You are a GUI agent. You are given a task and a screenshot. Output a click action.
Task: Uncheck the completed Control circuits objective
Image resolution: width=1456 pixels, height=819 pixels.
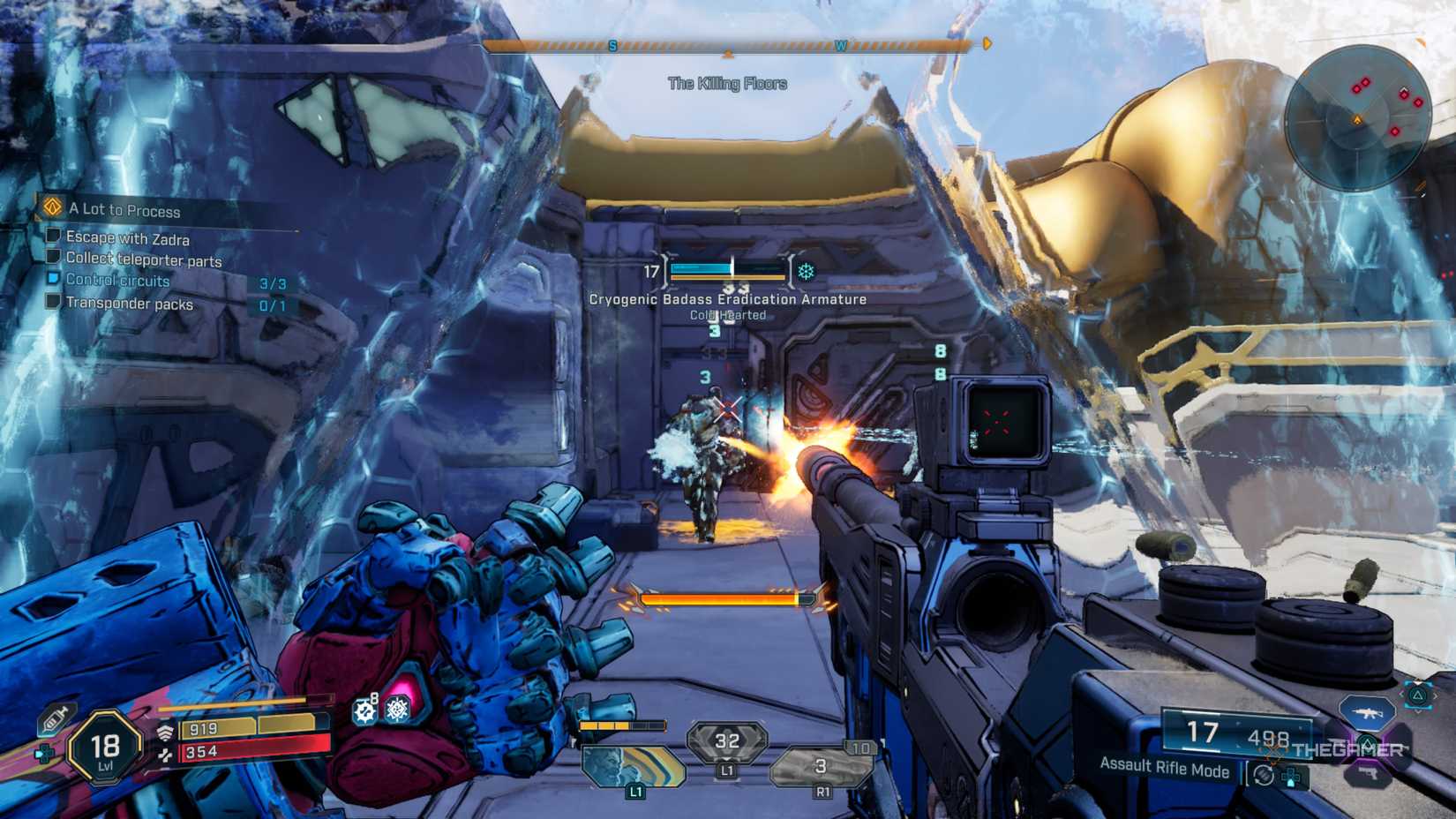pyautogui.click(x=53, y=278)
